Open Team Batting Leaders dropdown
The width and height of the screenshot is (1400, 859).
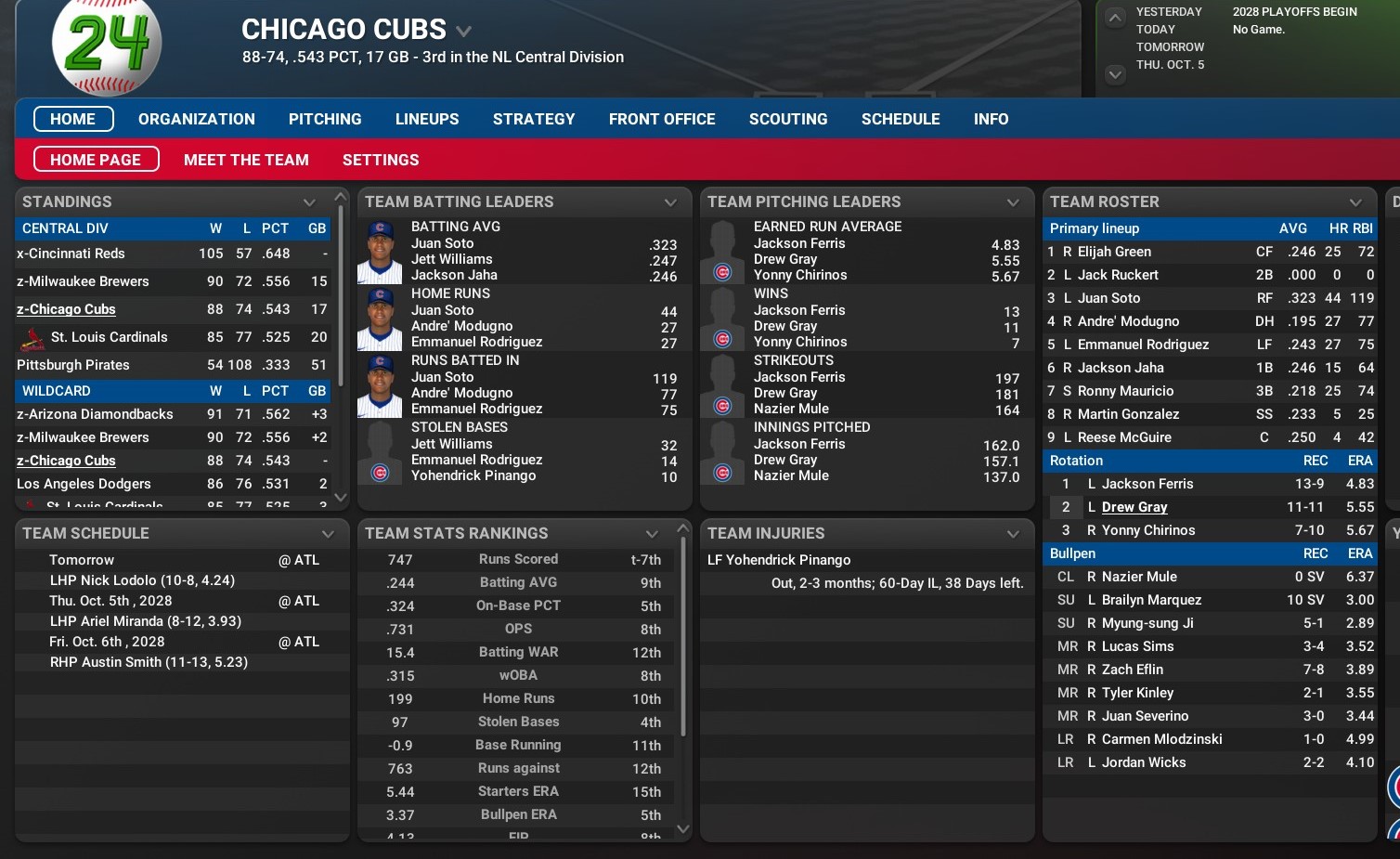[x=670, y=202]
